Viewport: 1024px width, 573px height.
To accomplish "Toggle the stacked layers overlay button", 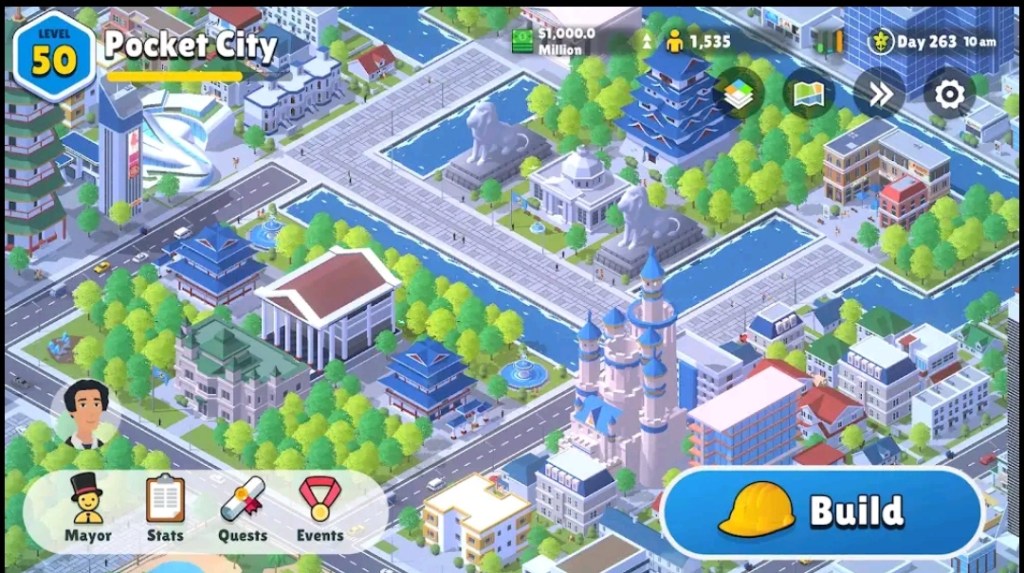I will click(738, 94).
